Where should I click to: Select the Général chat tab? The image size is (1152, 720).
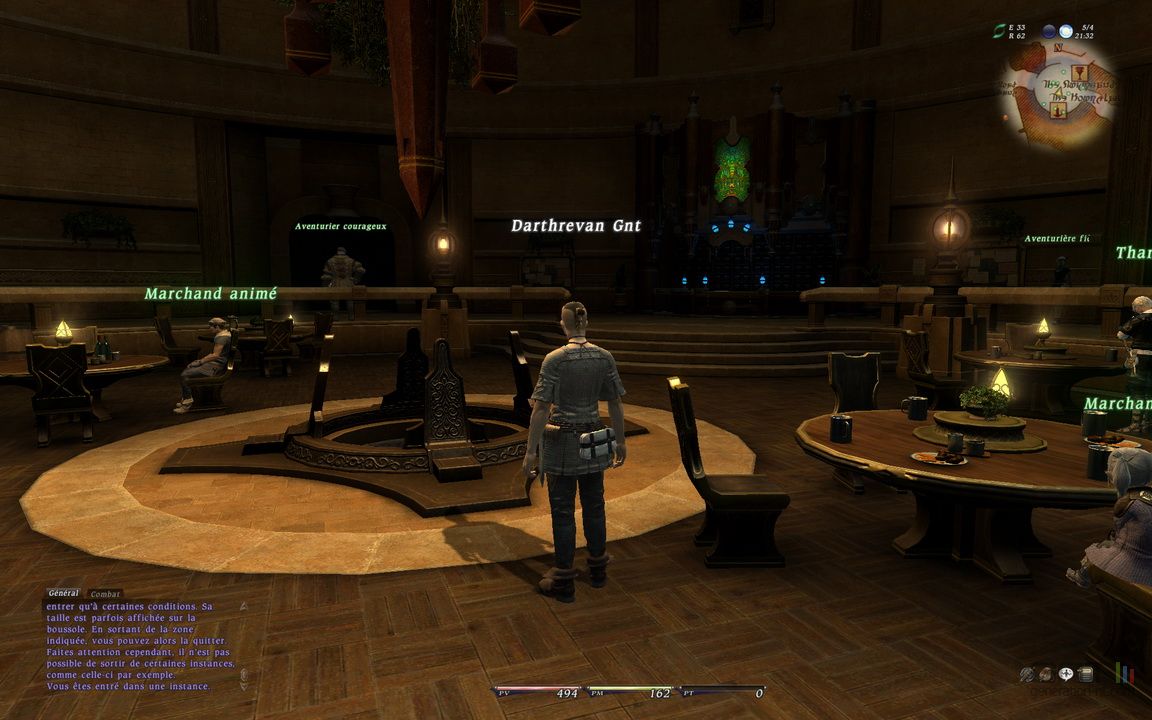[x=63, y=593]
